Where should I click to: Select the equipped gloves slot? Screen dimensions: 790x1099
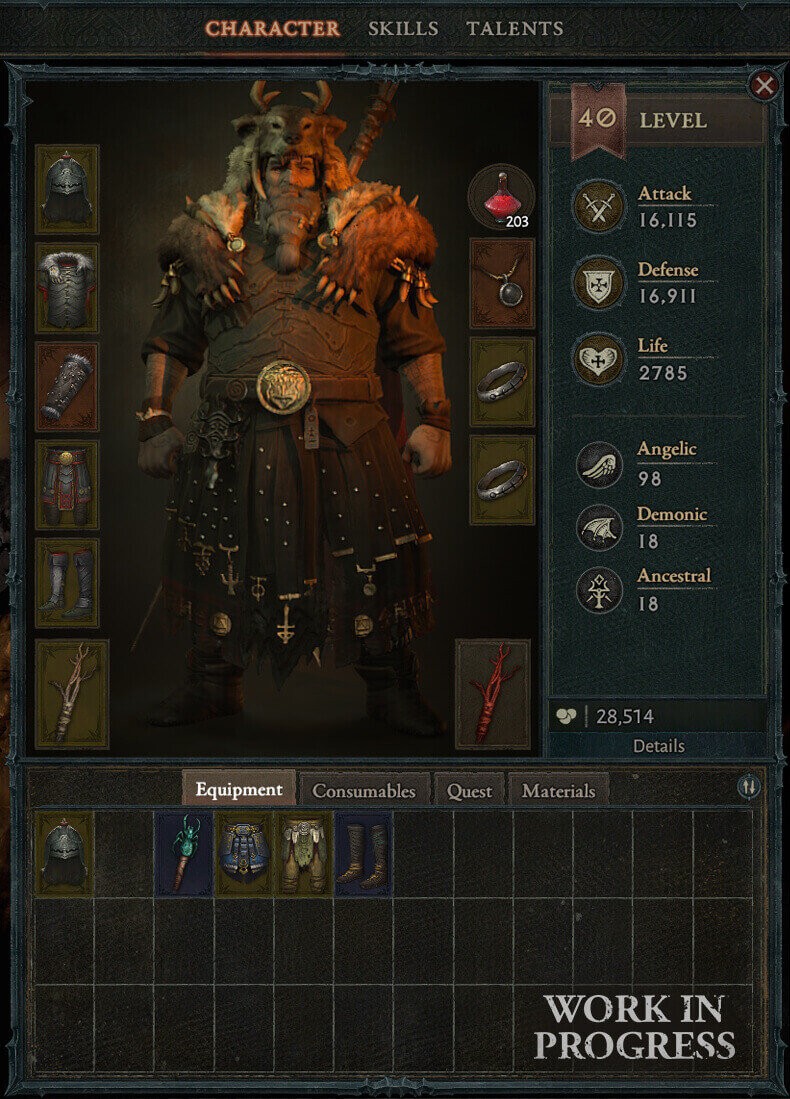[x=67, y=386]
